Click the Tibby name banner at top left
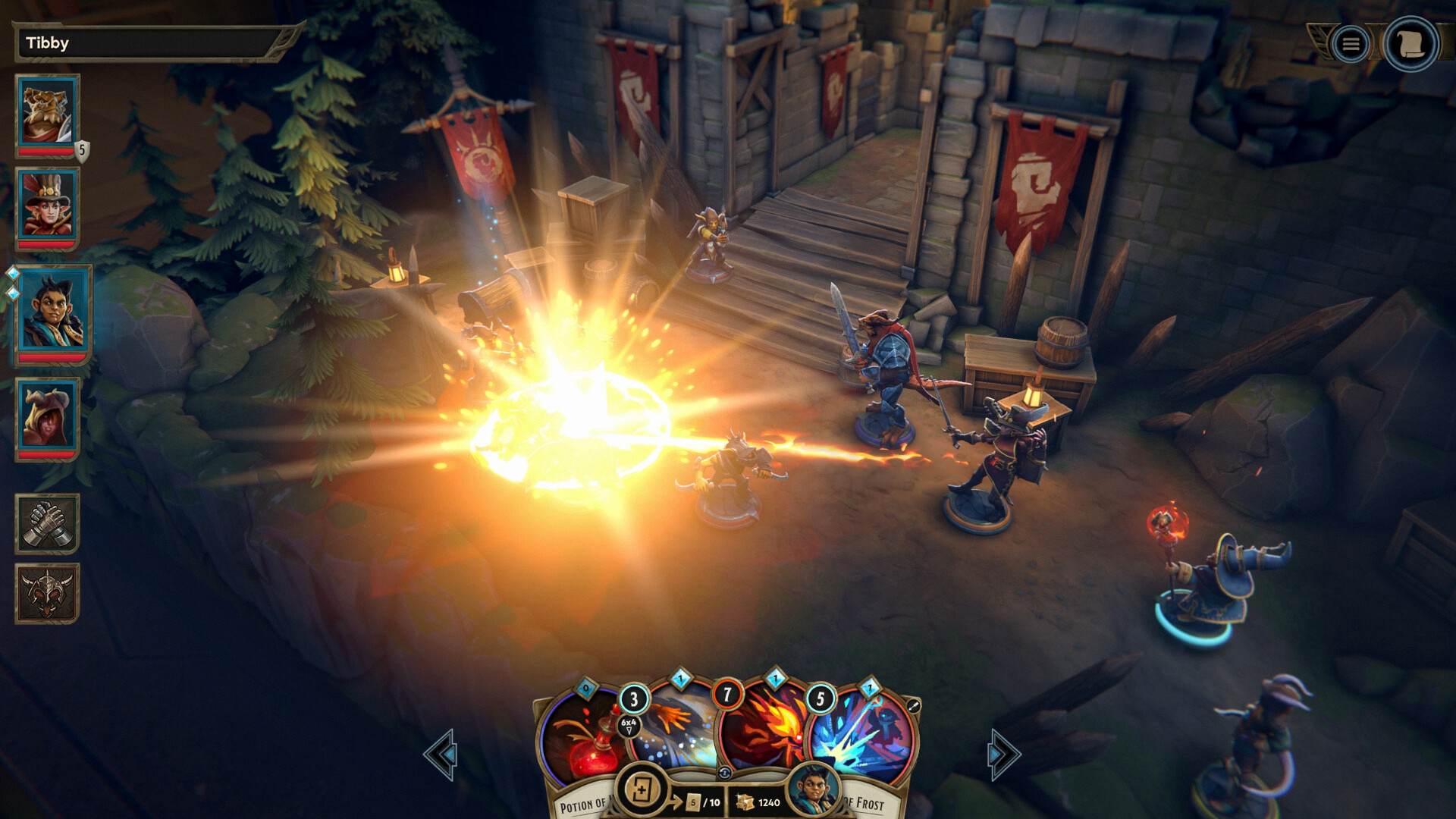 [144, 42]
